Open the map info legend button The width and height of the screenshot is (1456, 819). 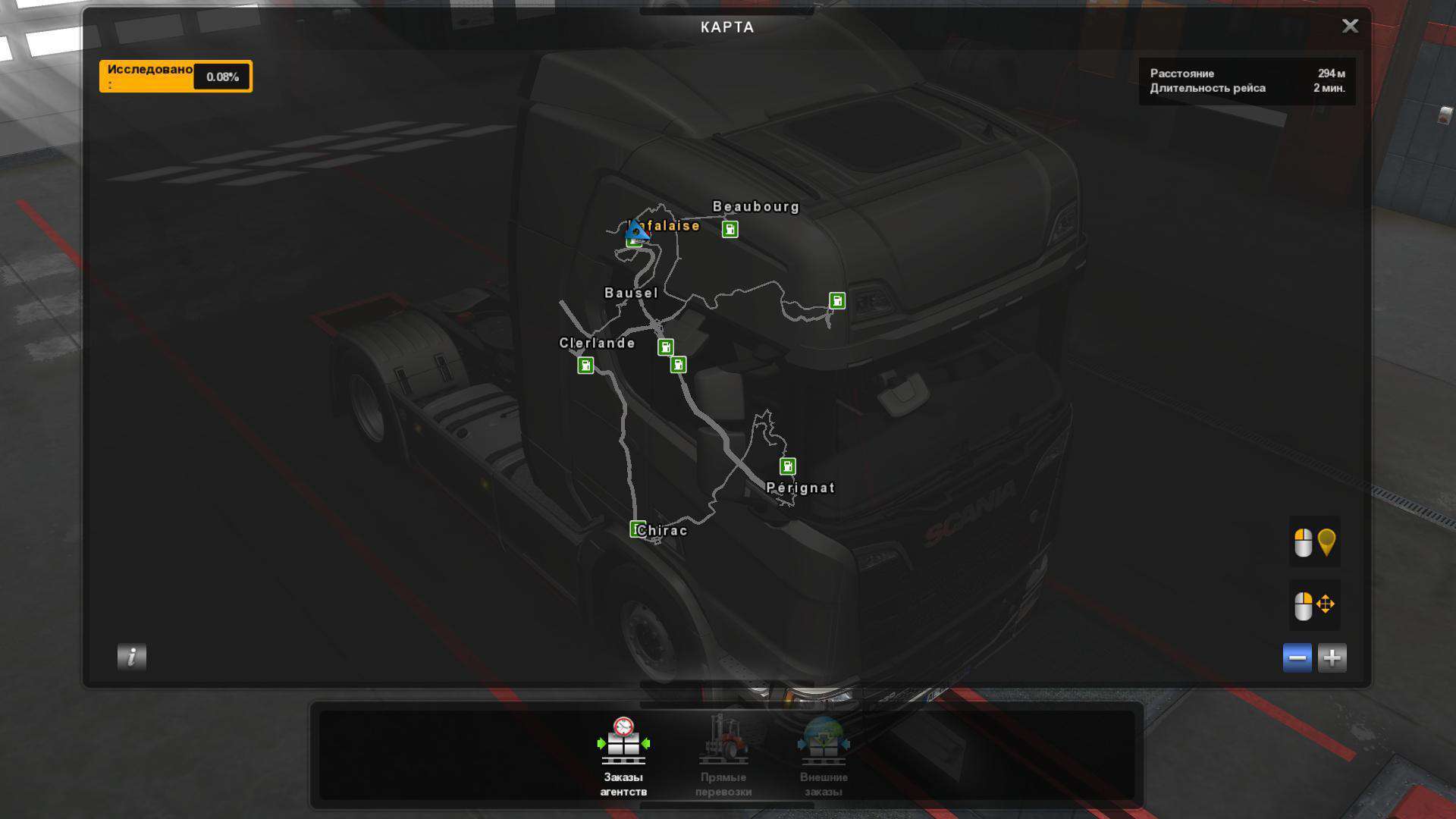click(131, 657)
